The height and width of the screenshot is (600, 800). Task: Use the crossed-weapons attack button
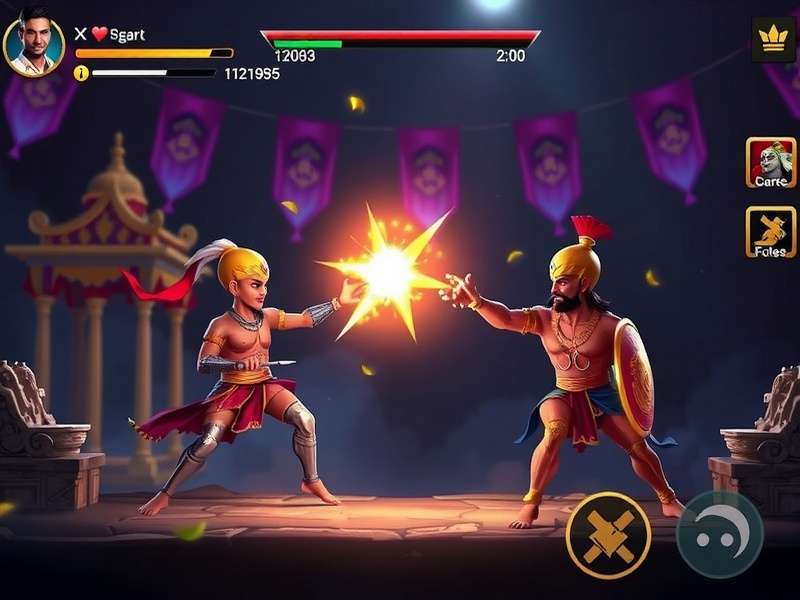click(x=608, y=534)
